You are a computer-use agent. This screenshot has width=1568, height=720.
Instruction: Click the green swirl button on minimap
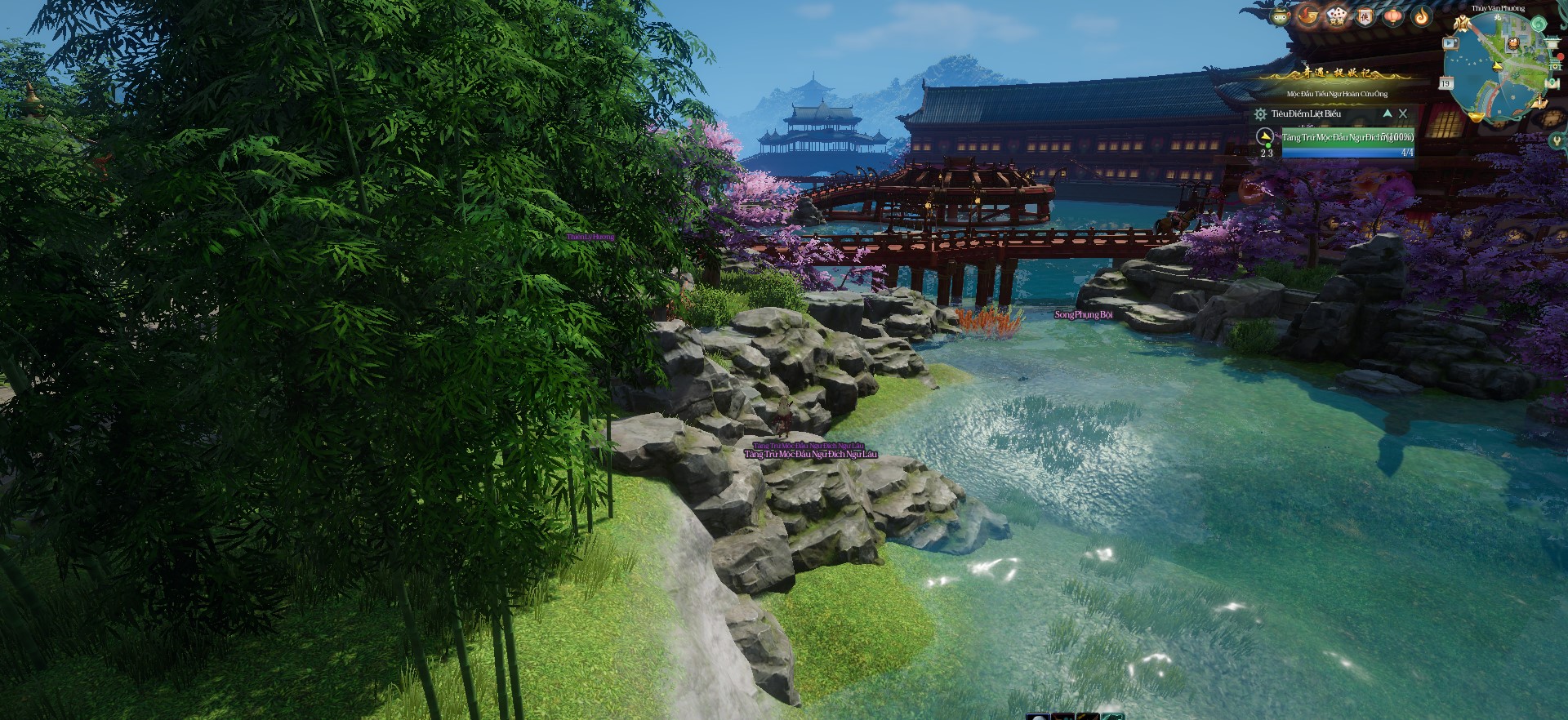tap(1538, 24)
